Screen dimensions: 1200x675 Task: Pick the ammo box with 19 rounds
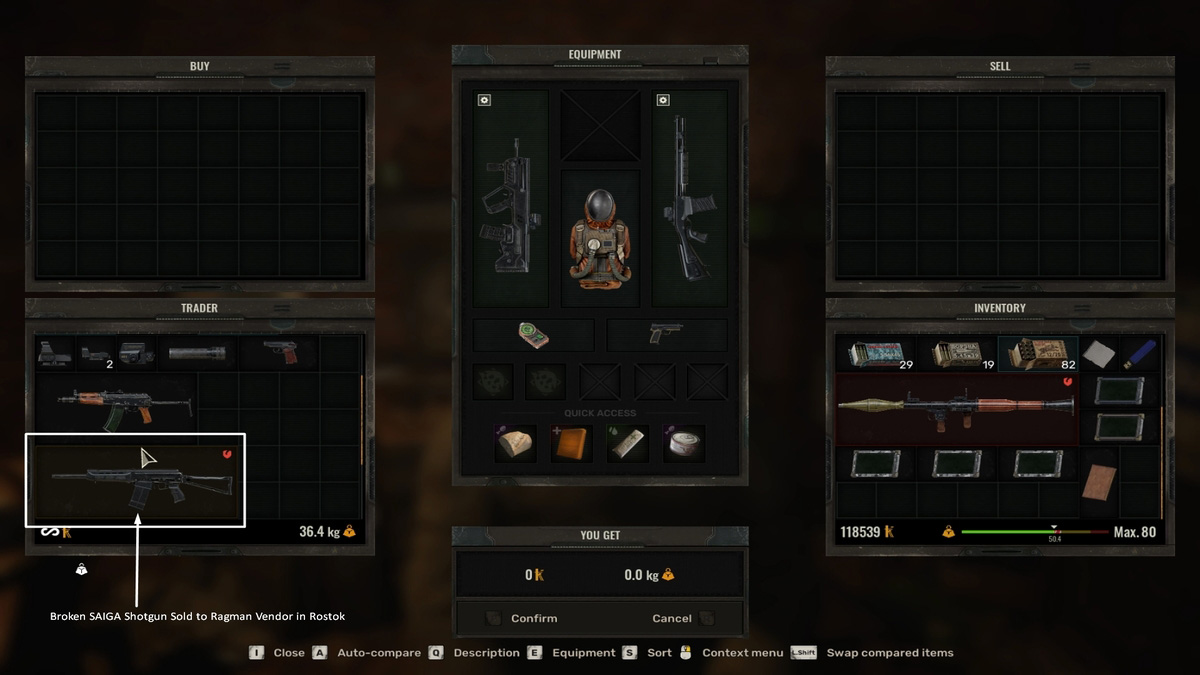(x=957, y=354)
